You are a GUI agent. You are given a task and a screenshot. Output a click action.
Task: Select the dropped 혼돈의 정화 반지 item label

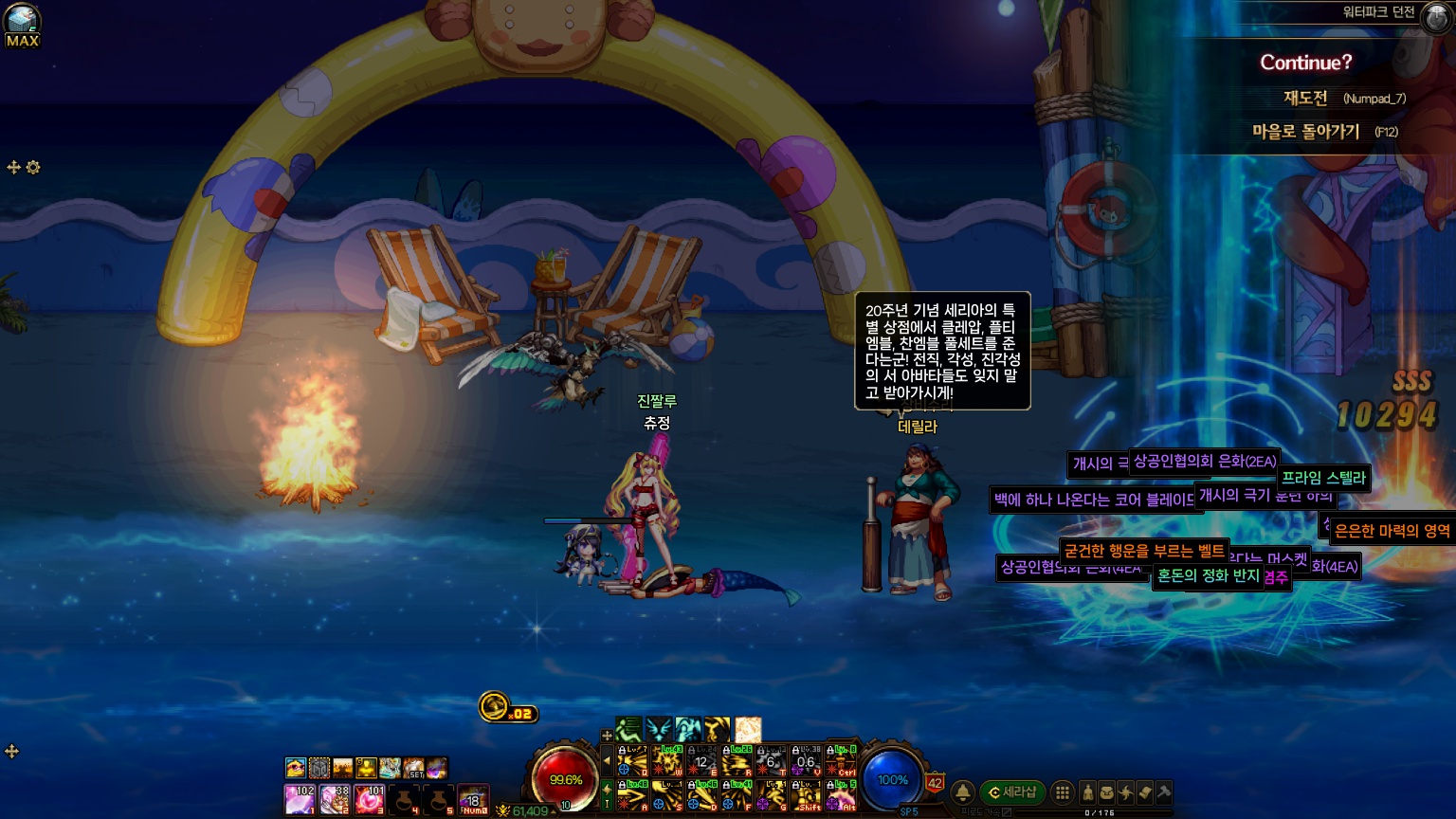(1208, 575)
